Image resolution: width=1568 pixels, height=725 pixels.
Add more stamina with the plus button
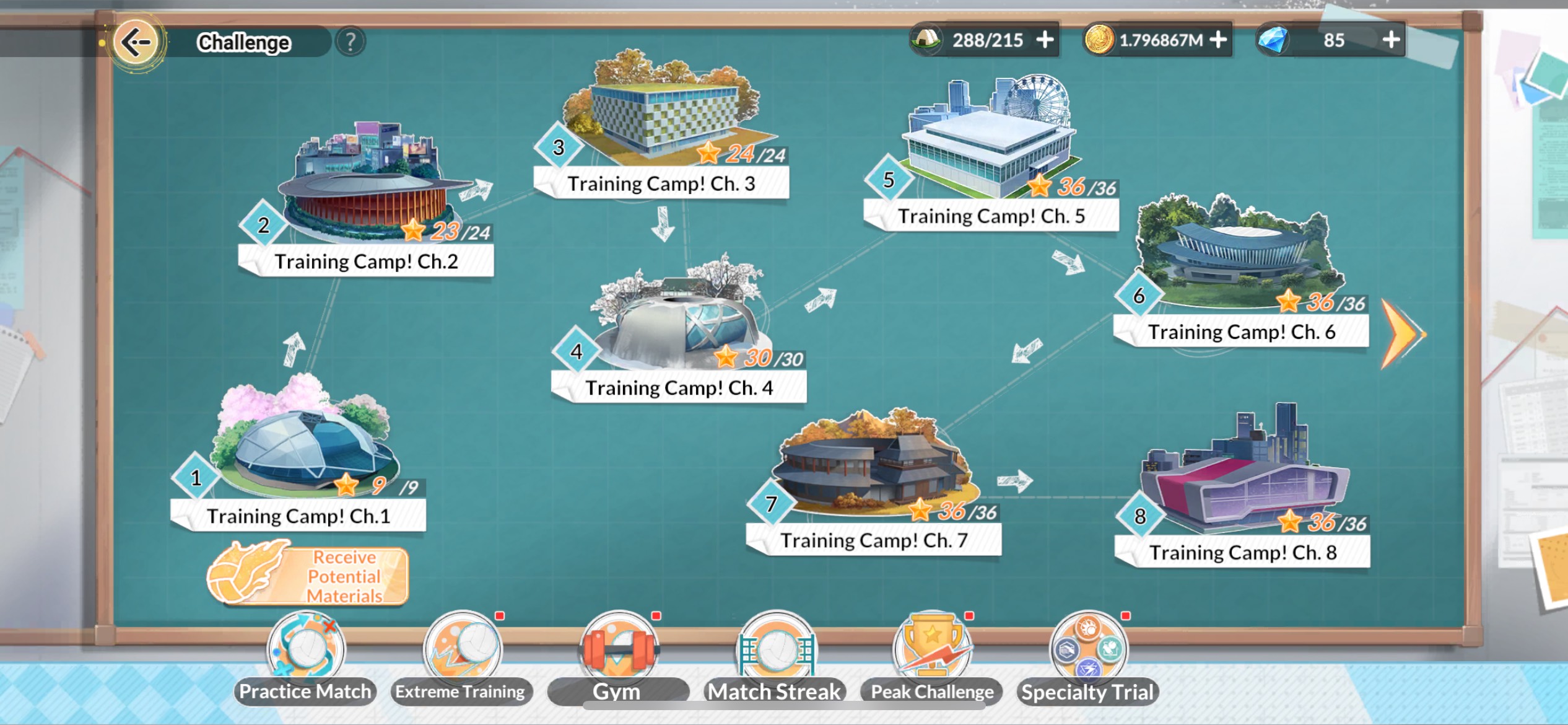(1045, 40)
